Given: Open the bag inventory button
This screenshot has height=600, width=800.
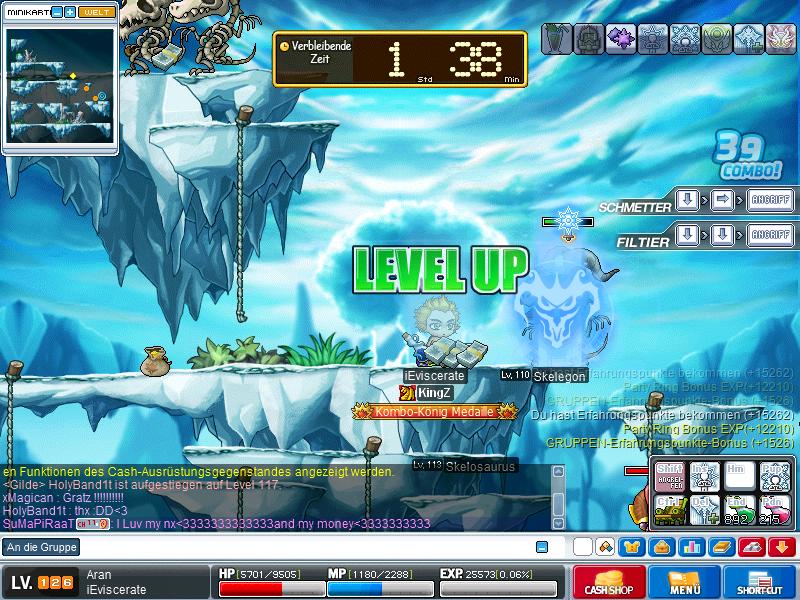Looking at the screenshot, I should [661, 547].
